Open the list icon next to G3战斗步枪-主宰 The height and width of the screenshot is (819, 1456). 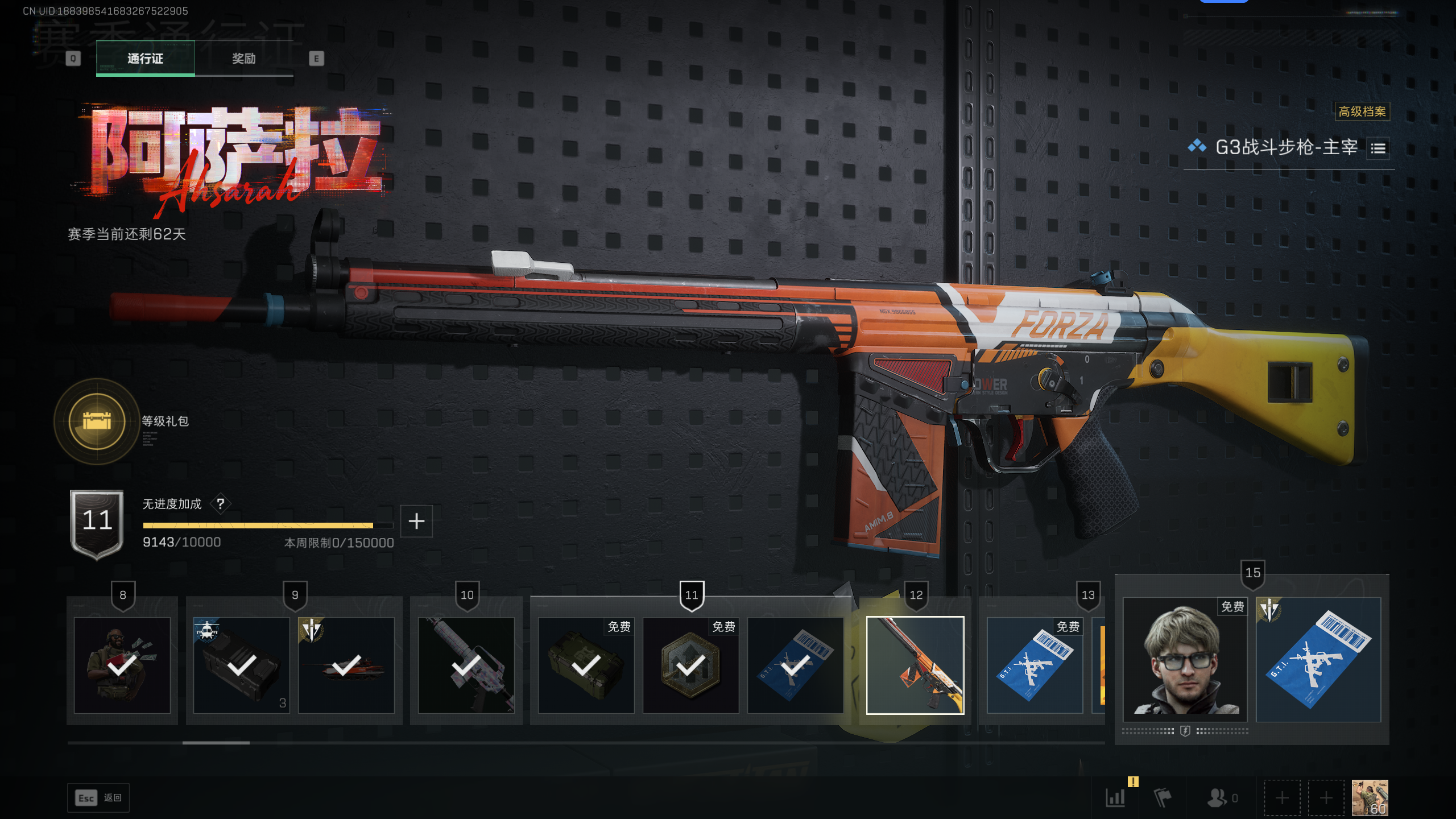(1378, 148)
